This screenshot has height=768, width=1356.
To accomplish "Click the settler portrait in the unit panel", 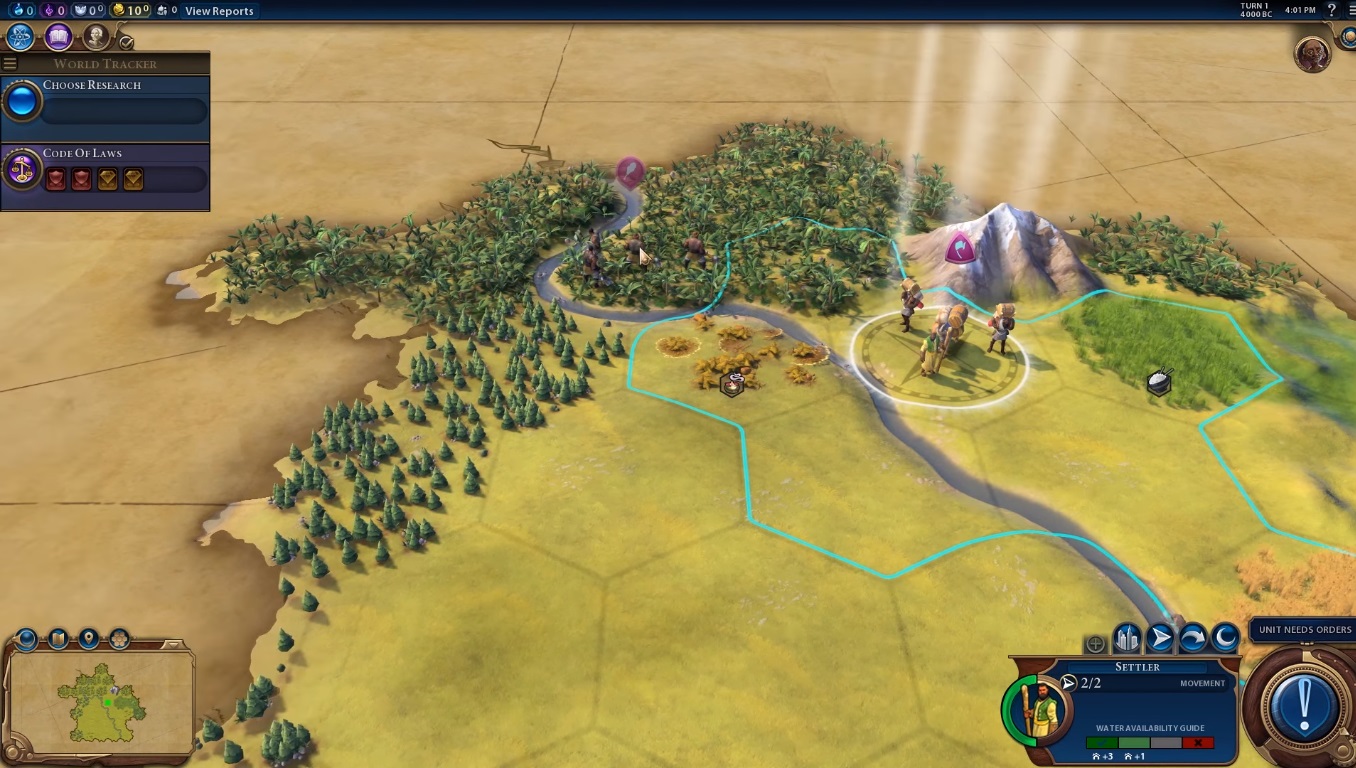I will click(1036, 708).
